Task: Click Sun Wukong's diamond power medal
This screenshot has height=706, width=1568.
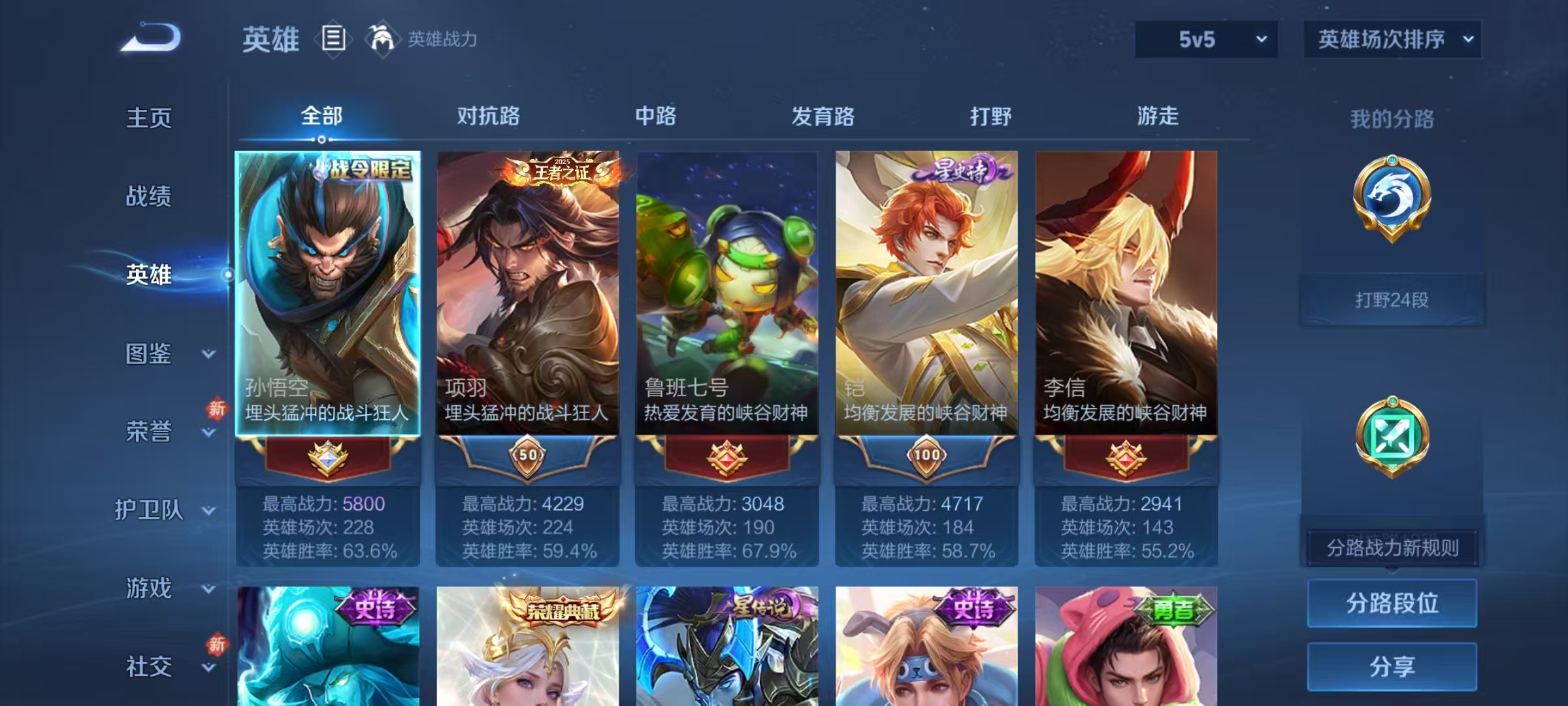Action: click(x=327, y=458)
